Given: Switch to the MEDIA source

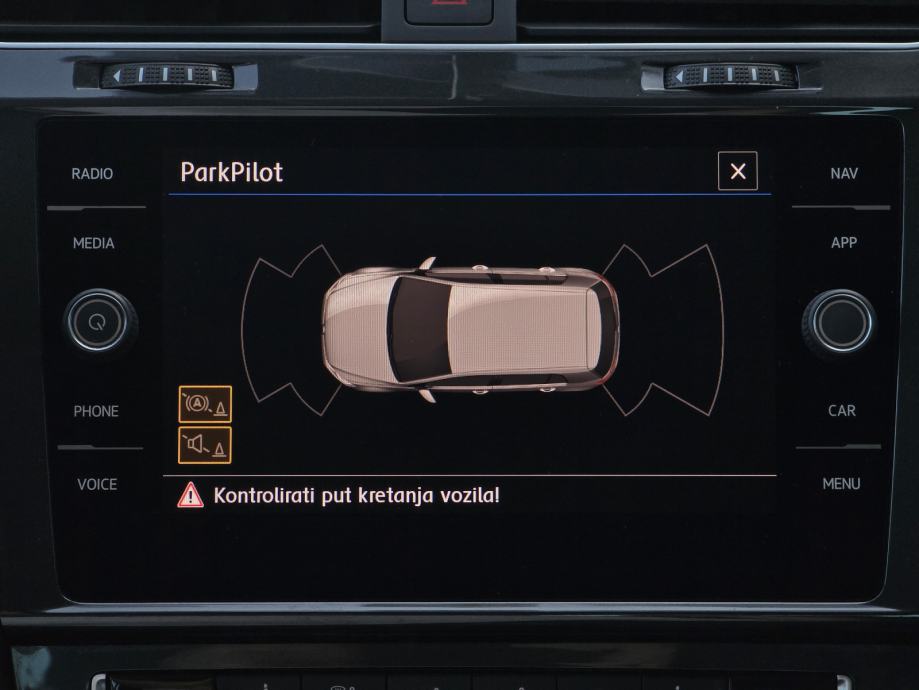Looking at the screenshot, I should pos(93,243).
